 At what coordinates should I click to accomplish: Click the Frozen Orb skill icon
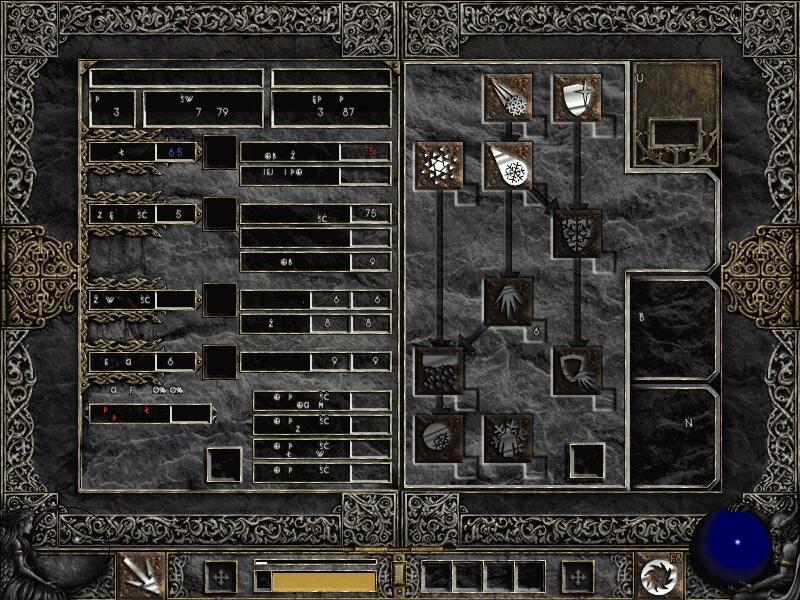click(438, 437)
